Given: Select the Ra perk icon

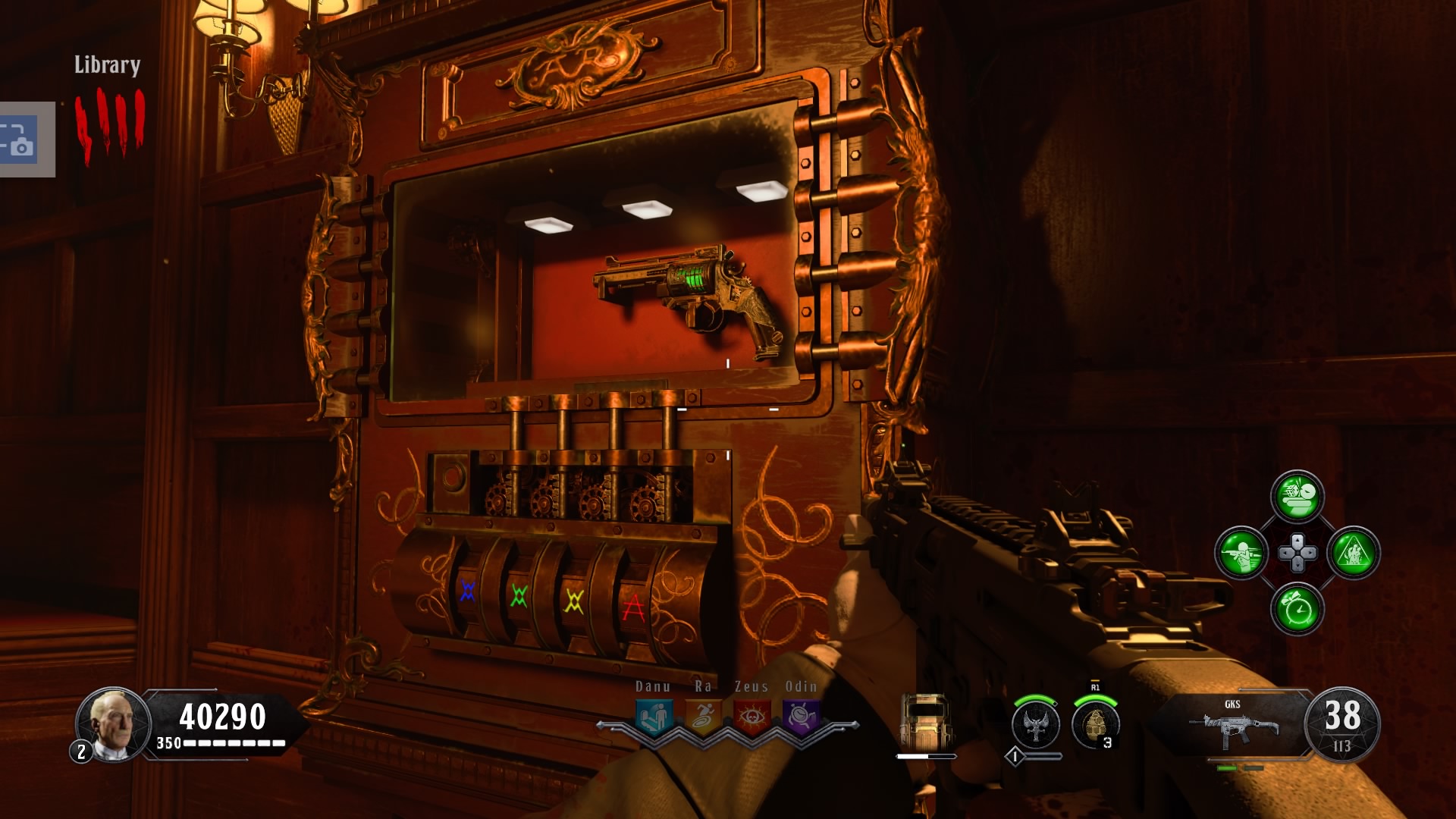Looking at the screenshot, I should pyautogui.click(x=703, y=715).
